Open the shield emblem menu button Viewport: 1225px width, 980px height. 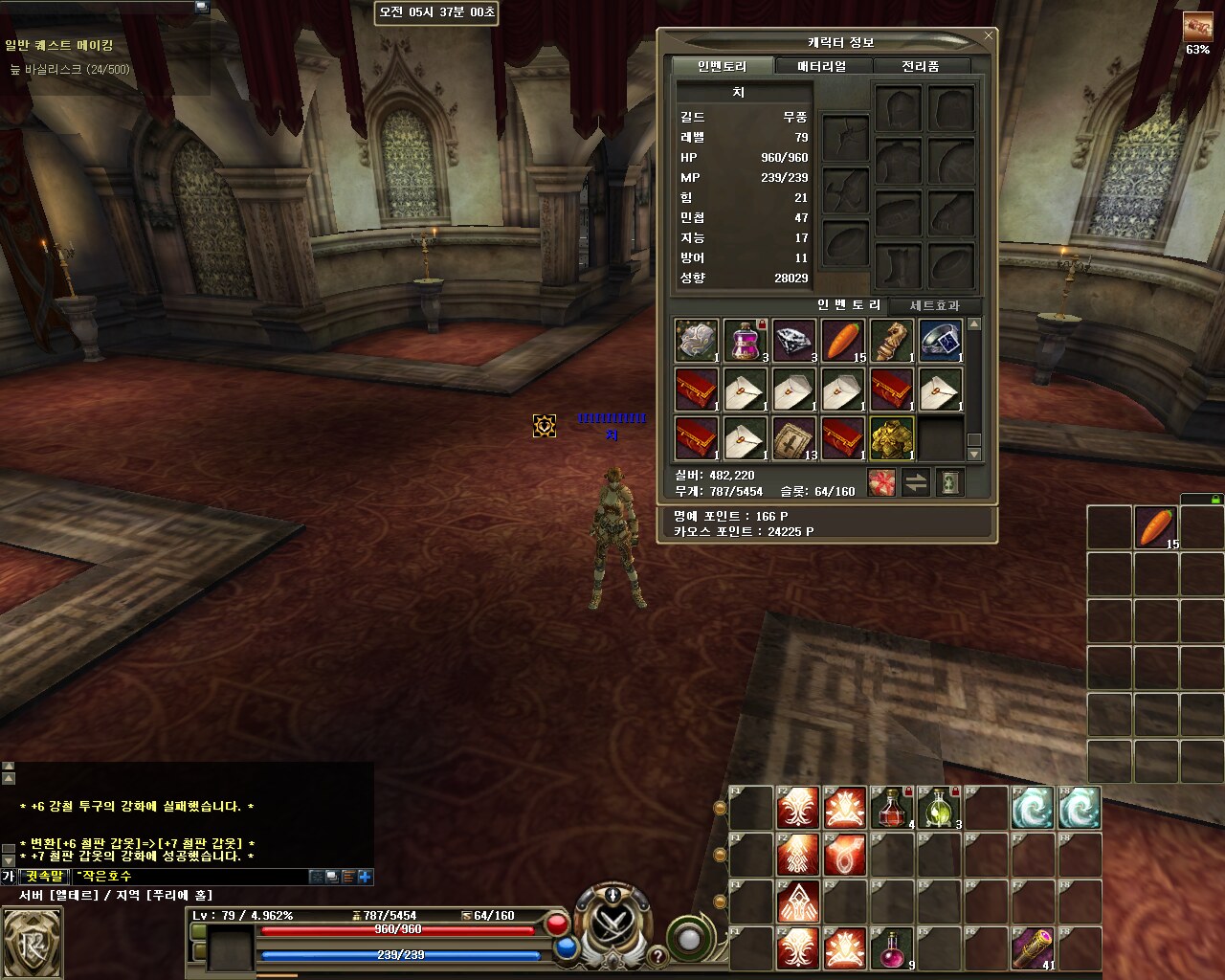coord(32,943)
